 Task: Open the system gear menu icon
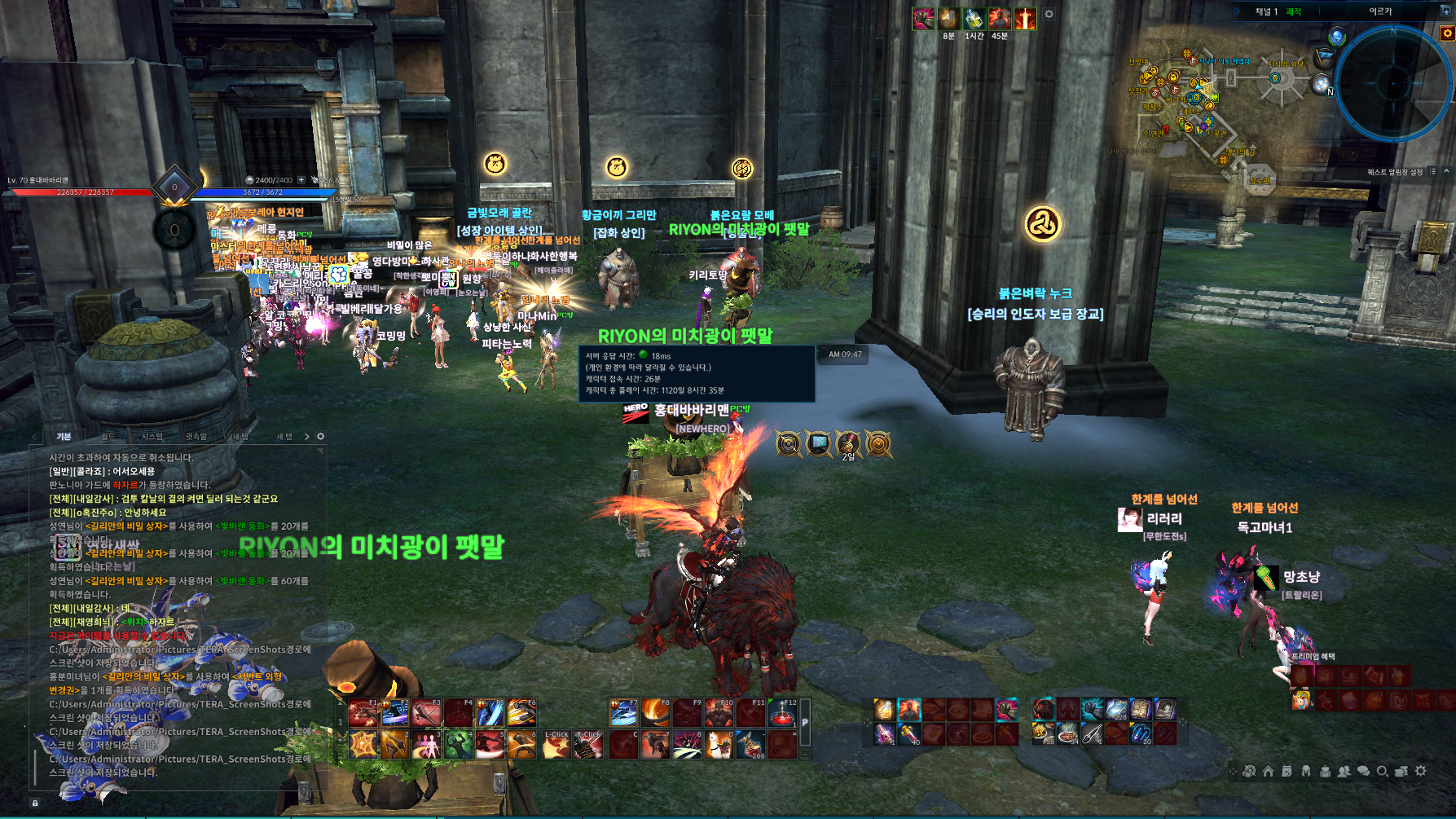(1421, 771)
